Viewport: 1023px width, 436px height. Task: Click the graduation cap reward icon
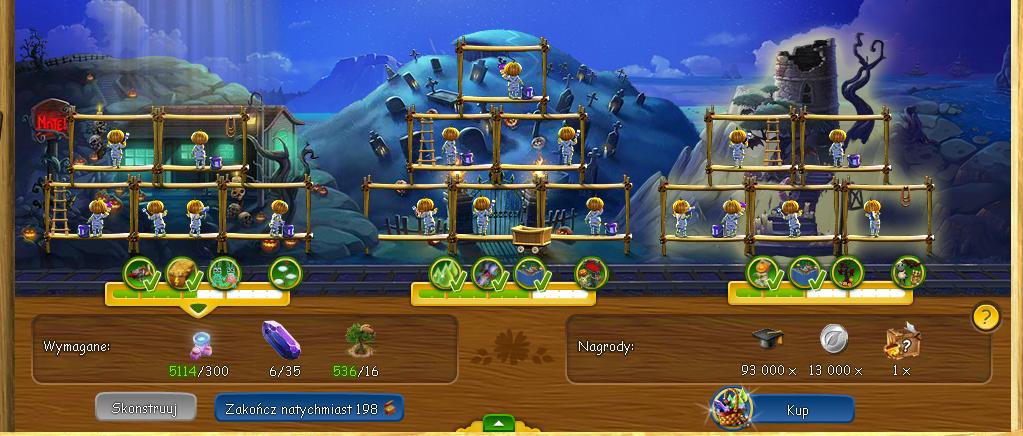pyautogui.click(x=768, y=340)
